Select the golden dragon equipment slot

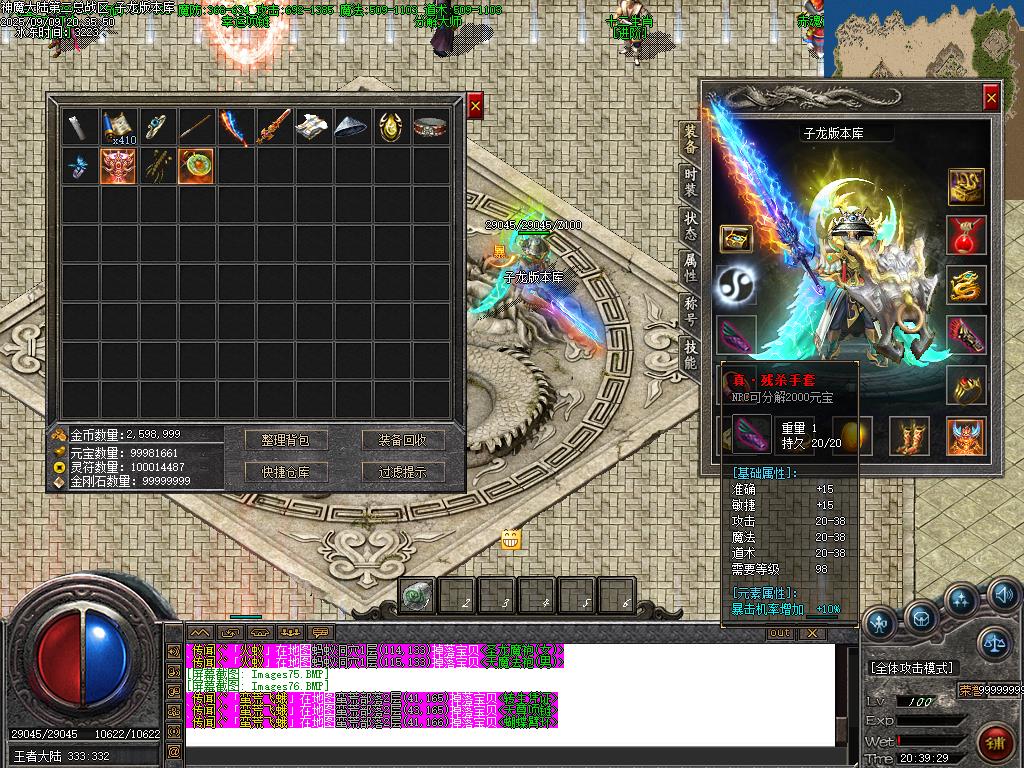coord(966,285)
